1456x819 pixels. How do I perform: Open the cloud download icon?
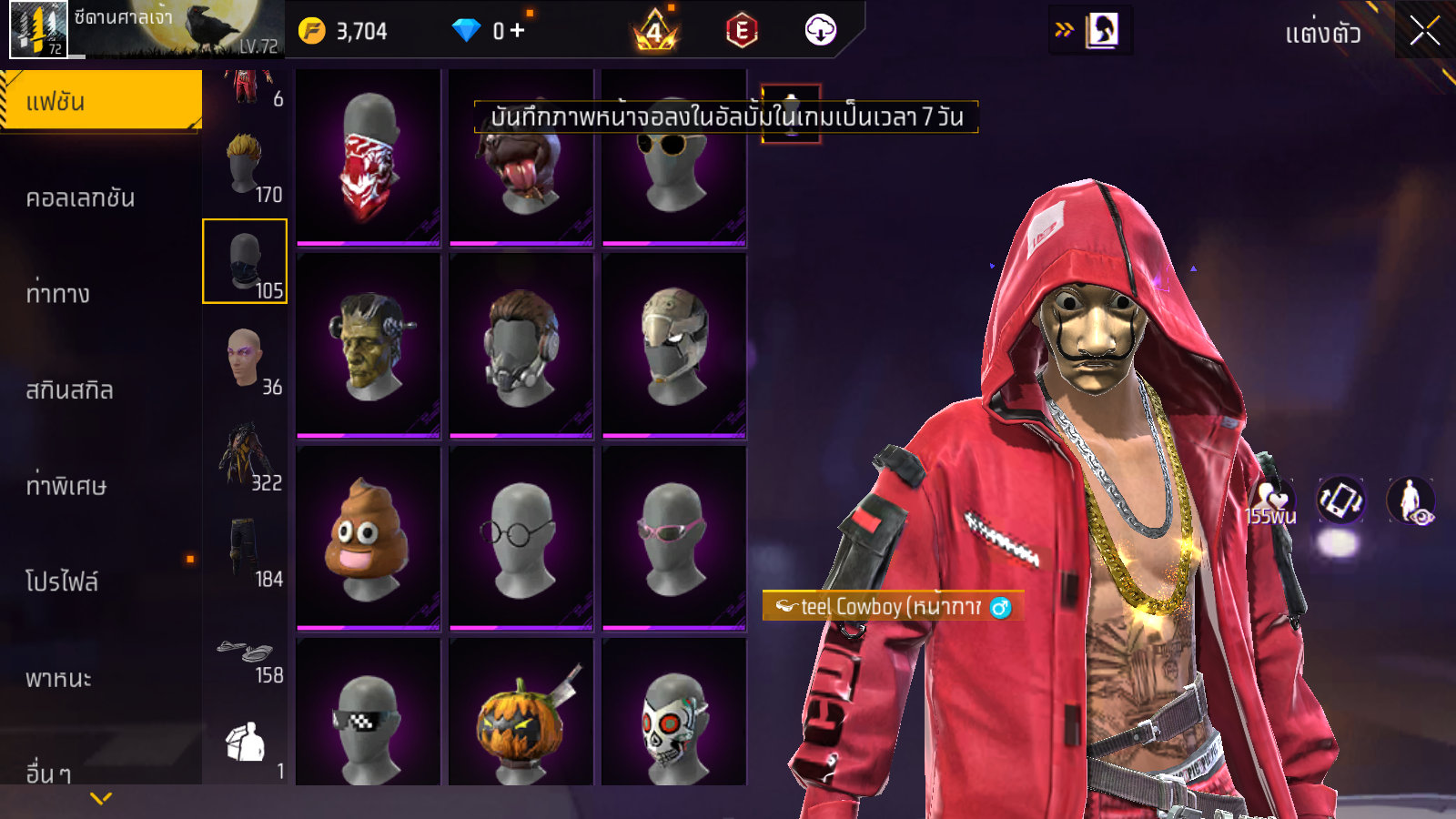(x=820, y=31)
